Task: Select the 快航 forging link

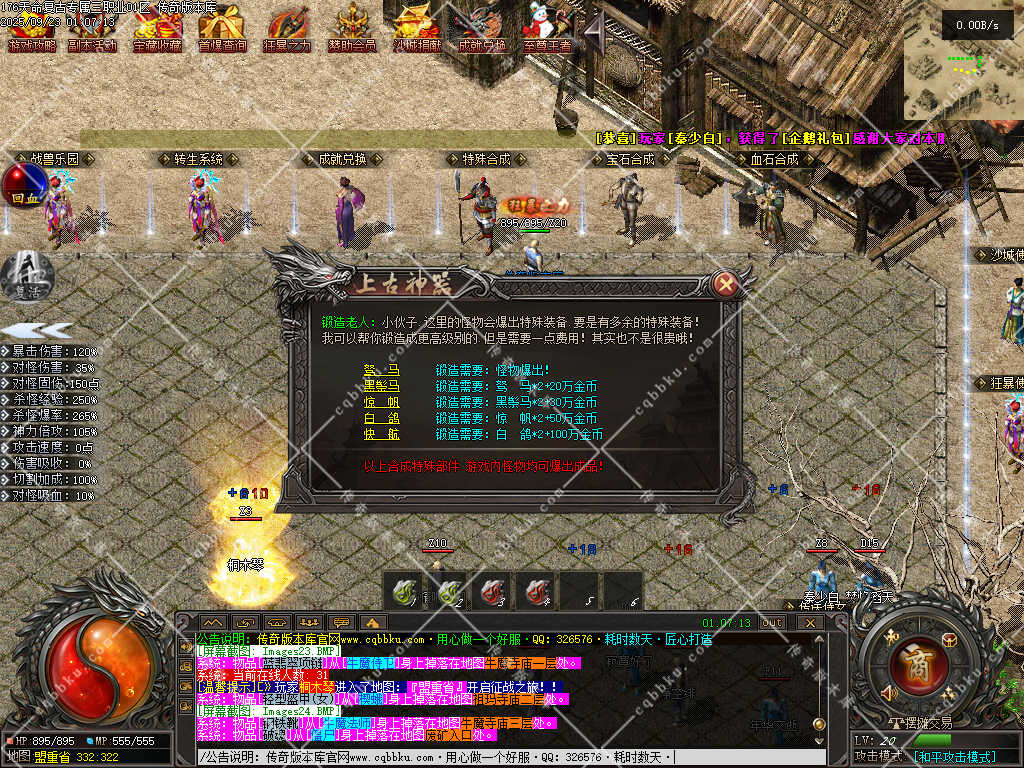Action: click(381, 434)
